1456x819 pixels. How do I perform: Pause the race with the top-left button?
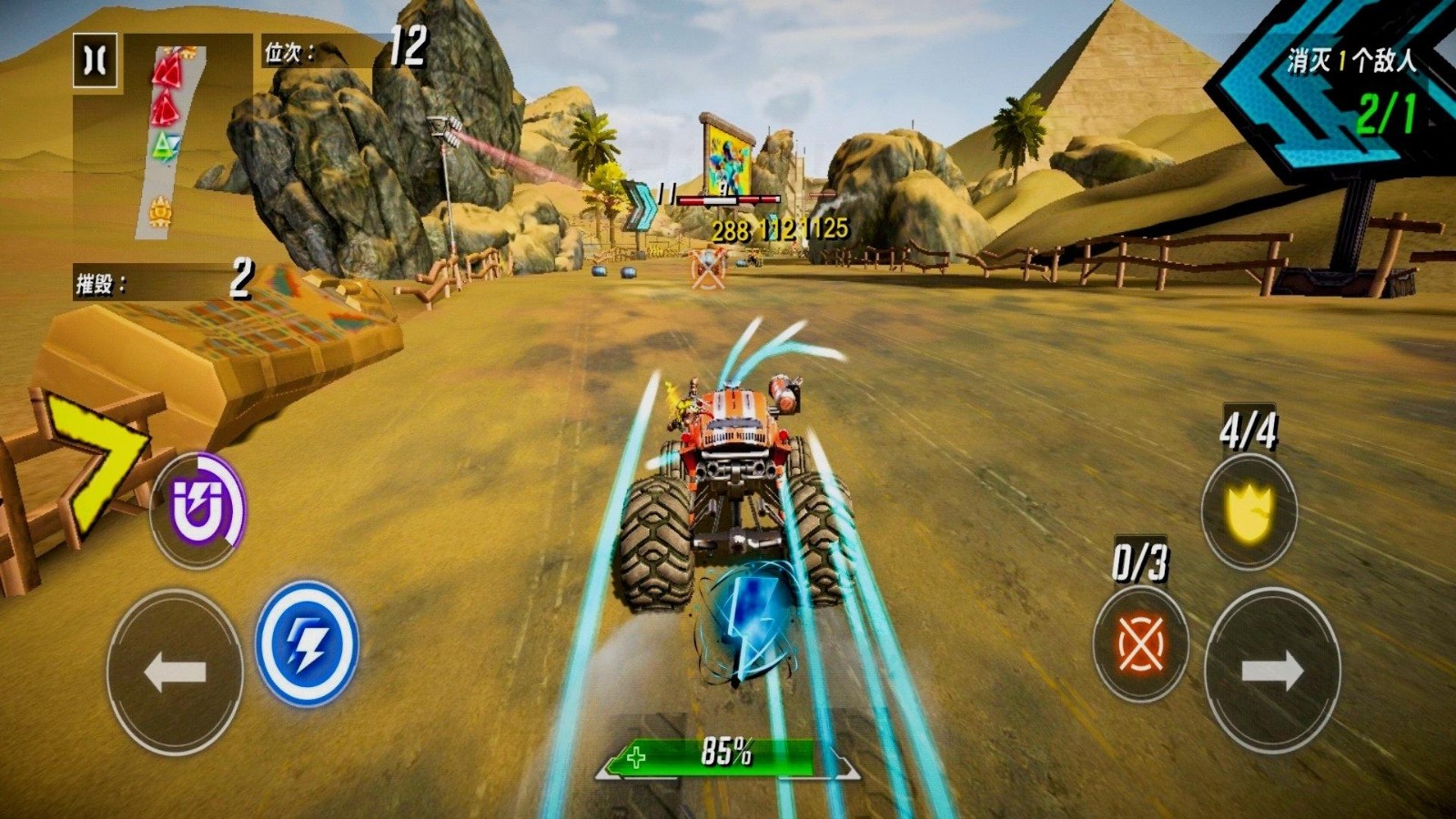(95, 61)
